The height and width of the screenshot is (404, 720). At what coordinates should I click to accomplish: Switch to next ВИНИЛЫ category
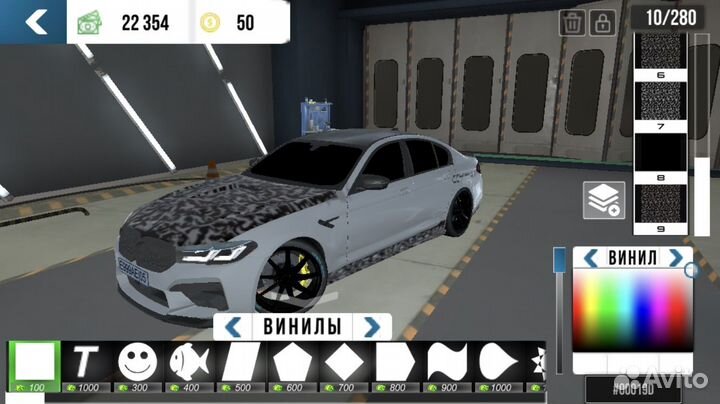371,326
